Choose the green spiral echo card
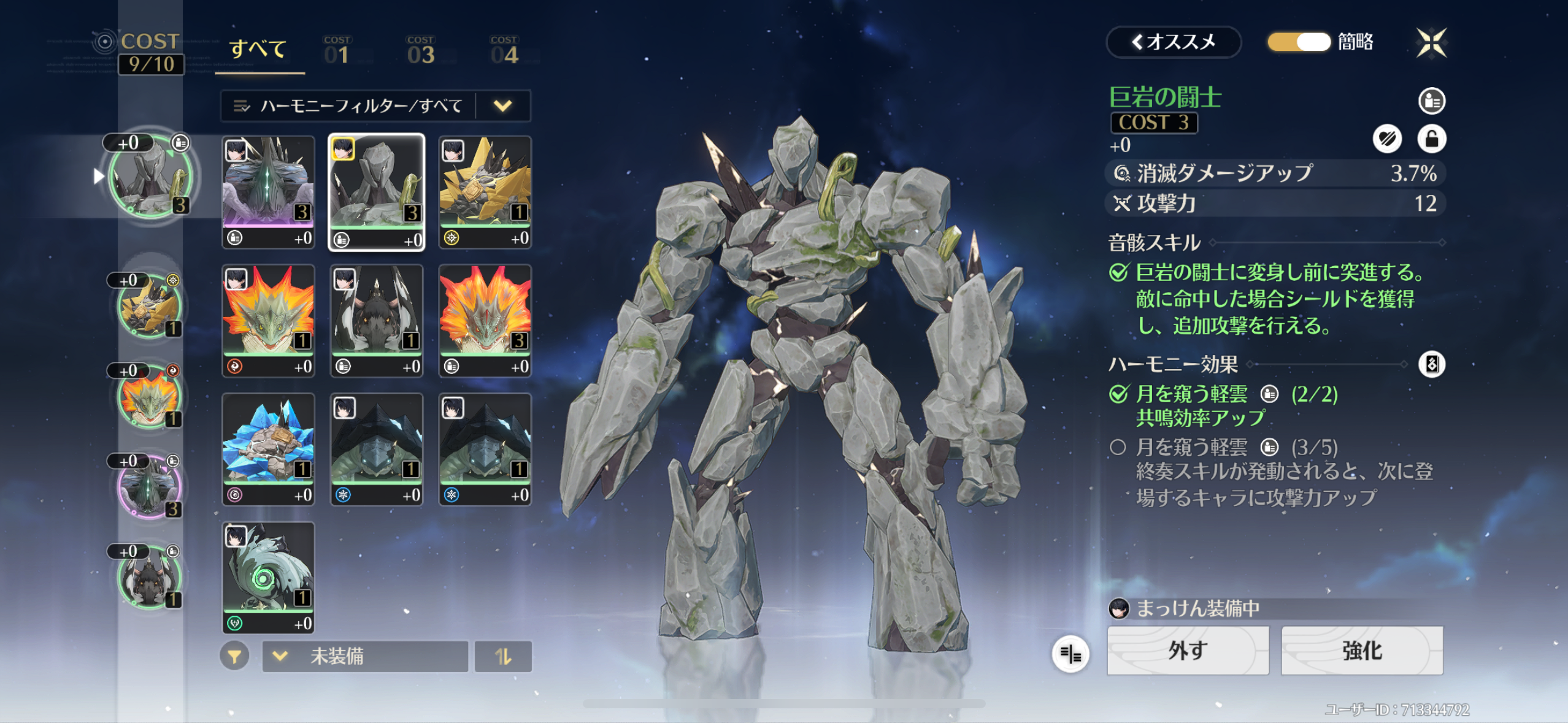 click(x=268, y=577)
